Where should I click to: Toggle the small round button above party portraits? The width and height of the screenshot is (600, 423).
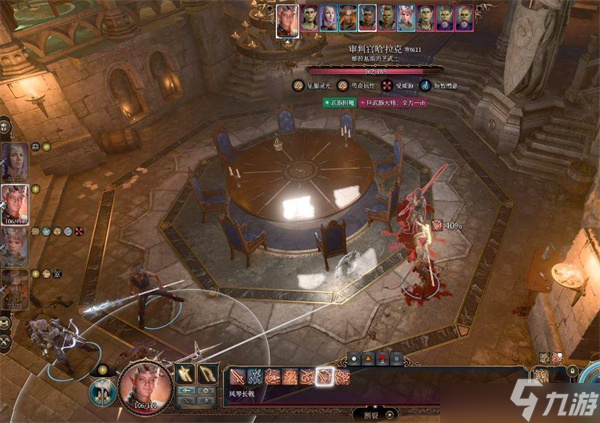[x=5, y=126]
